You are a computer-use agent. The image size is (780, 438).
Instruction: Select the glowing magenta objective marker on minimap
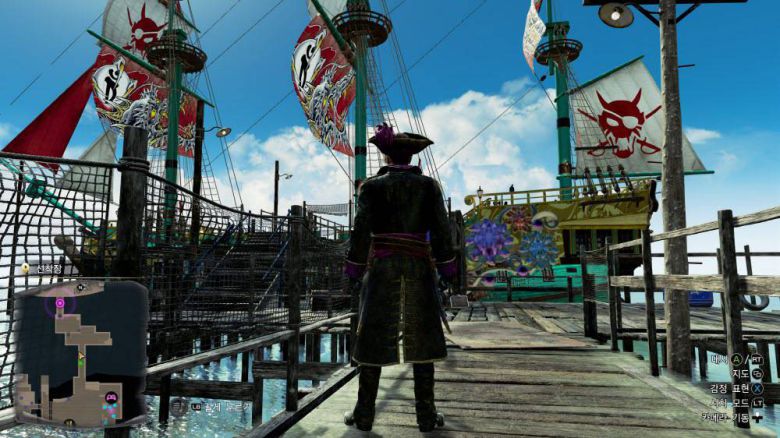[60, 302]
